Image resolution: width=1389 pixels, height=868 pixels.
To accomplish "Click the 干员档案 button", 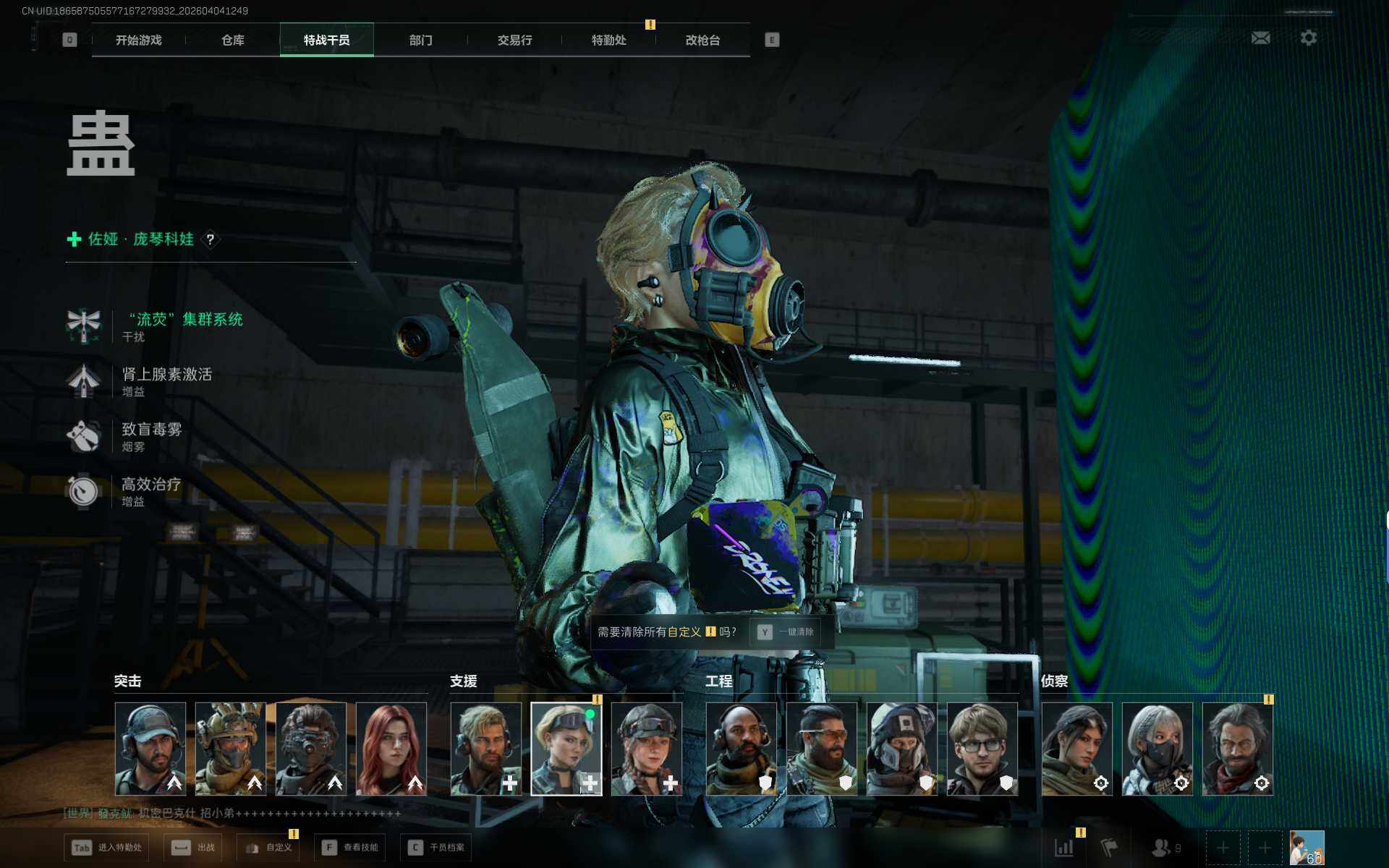I will [436, 847].
